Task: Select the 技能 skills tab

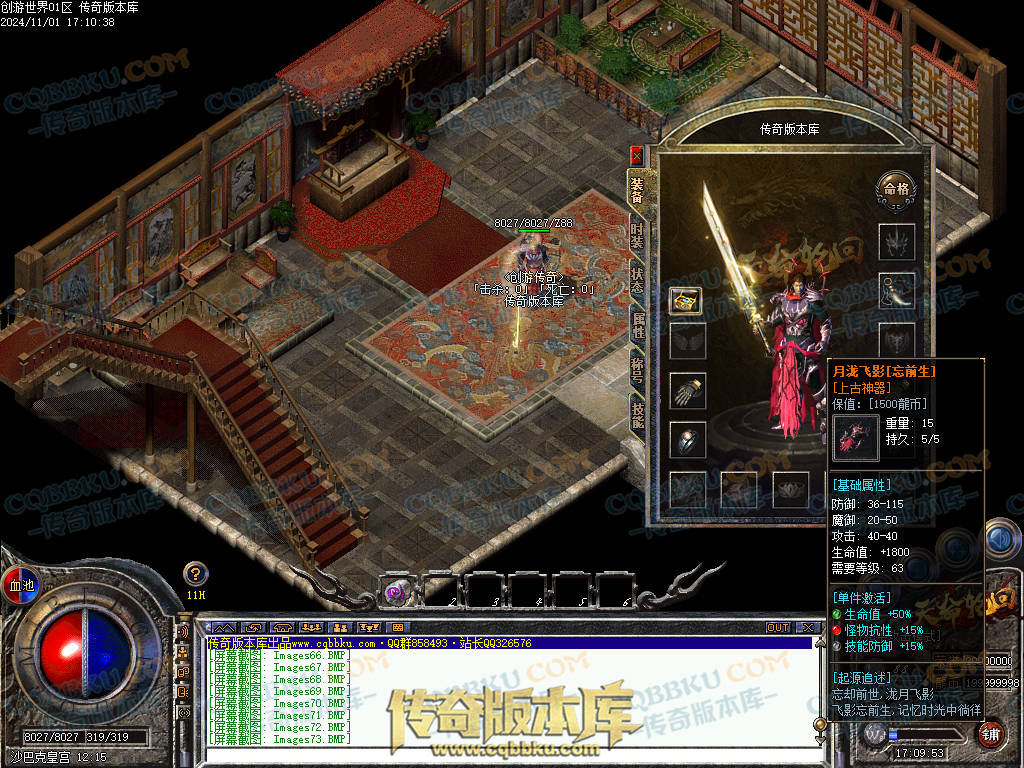Action: pos(637,412)
